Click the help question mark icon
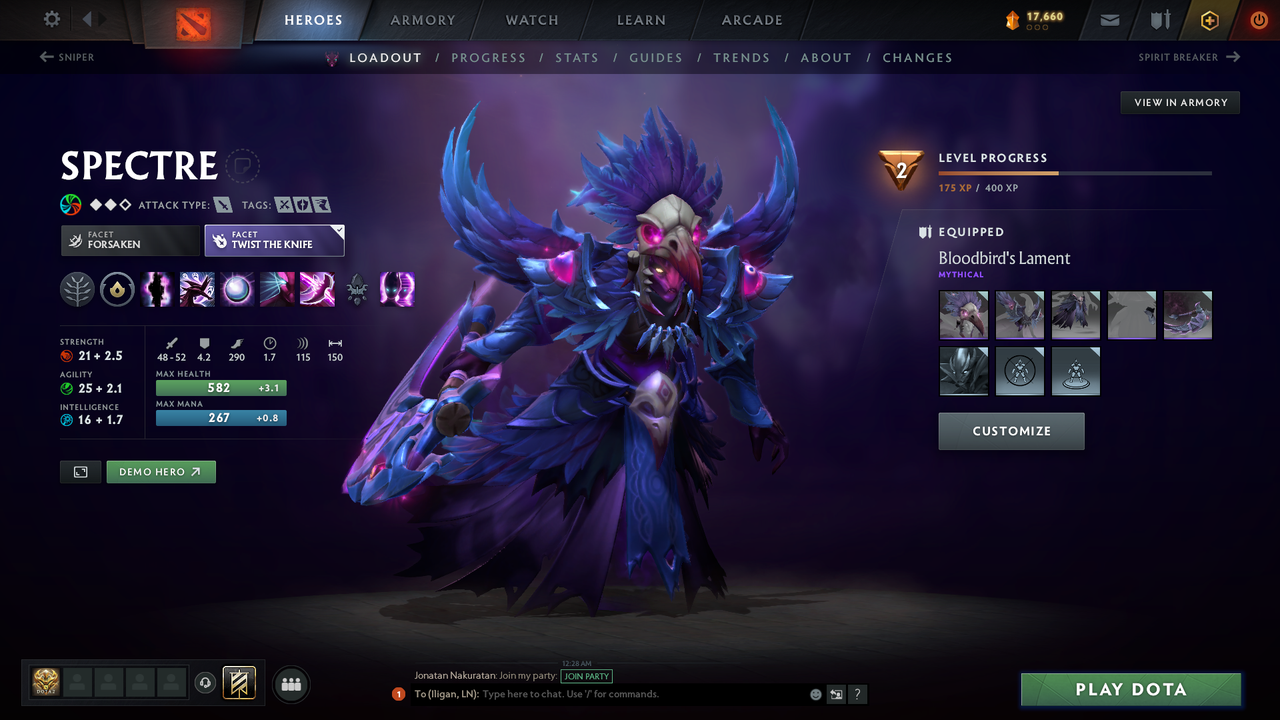Viewport: 1280px width, 720px height. coord(857,693)
